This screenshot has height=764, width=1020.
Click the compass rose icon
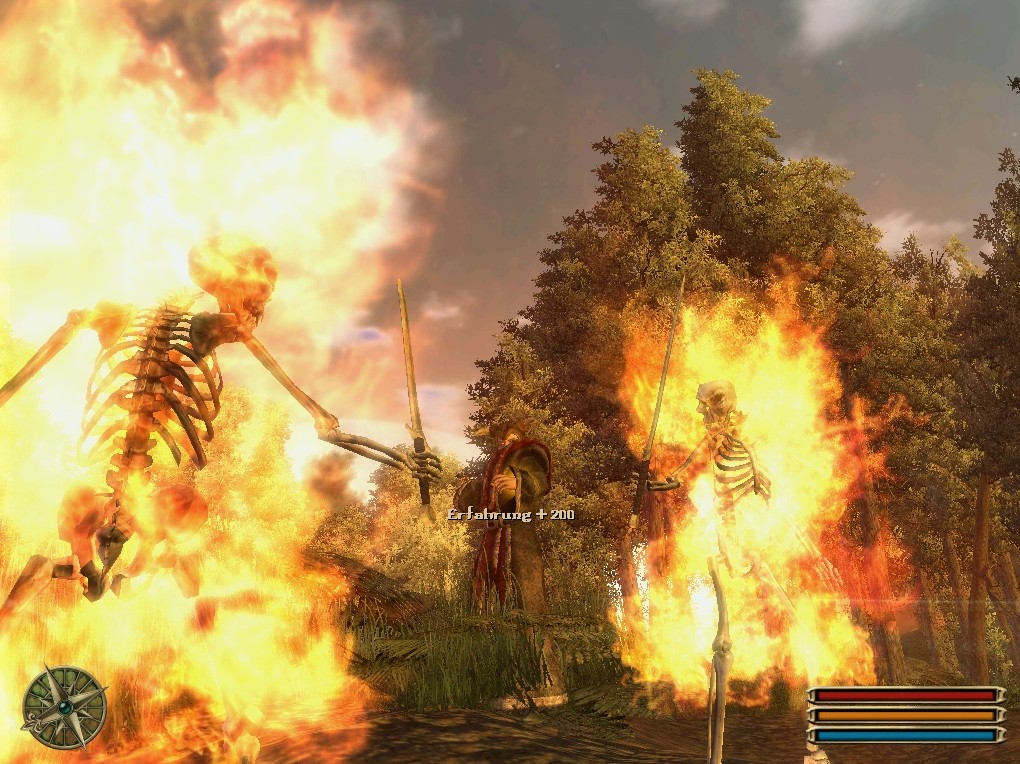[x=64, y=707]
